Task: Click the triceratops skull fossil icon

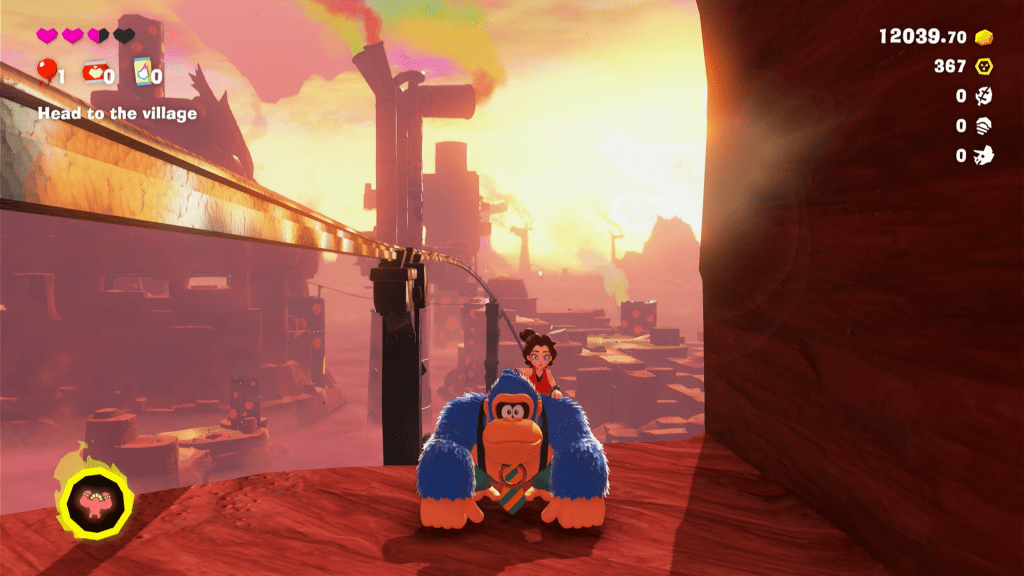Action: tap(985, 155)
